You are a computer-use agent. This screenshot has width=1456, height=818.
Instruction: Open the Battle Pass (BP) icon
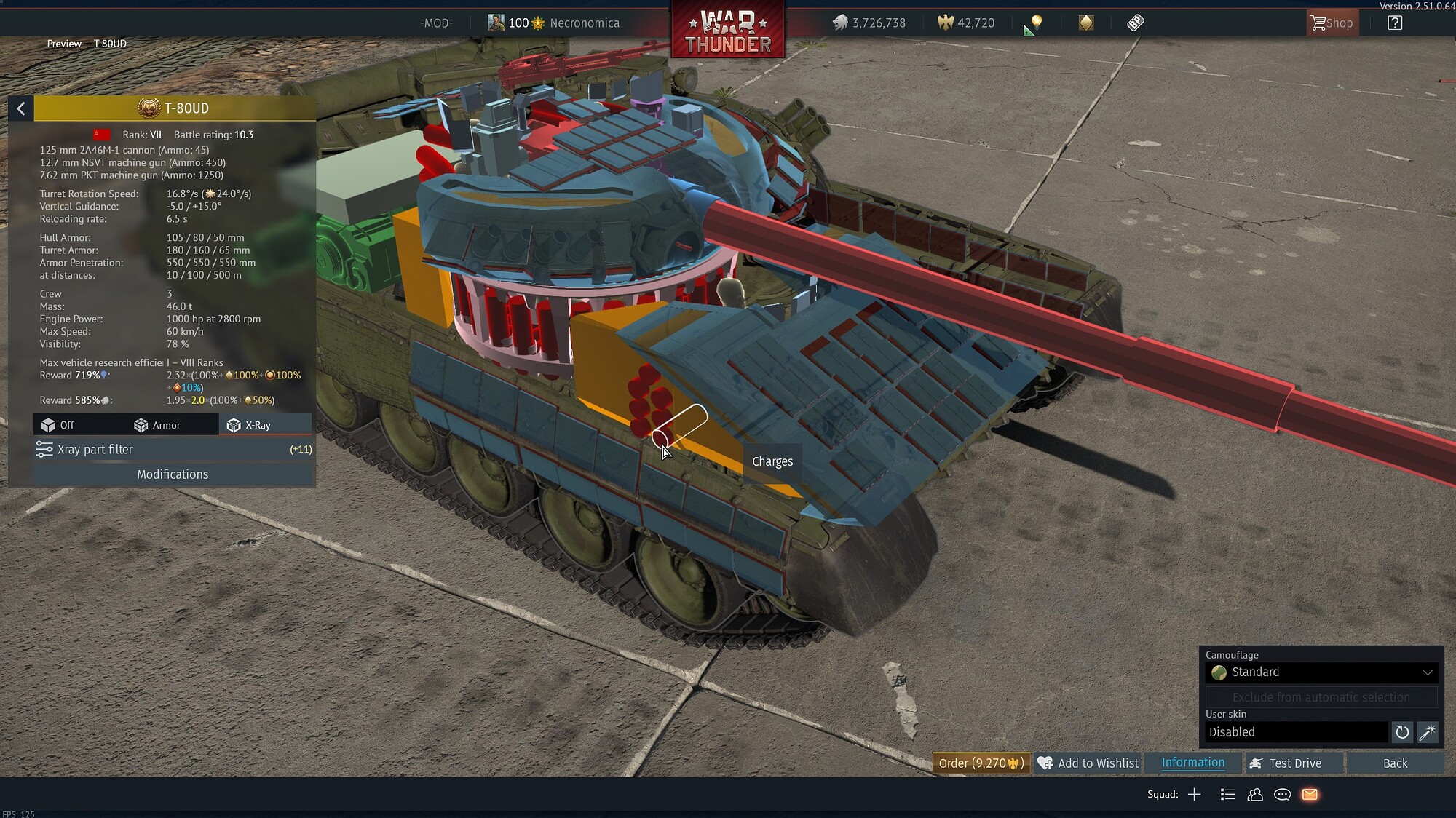(1136, 23)
